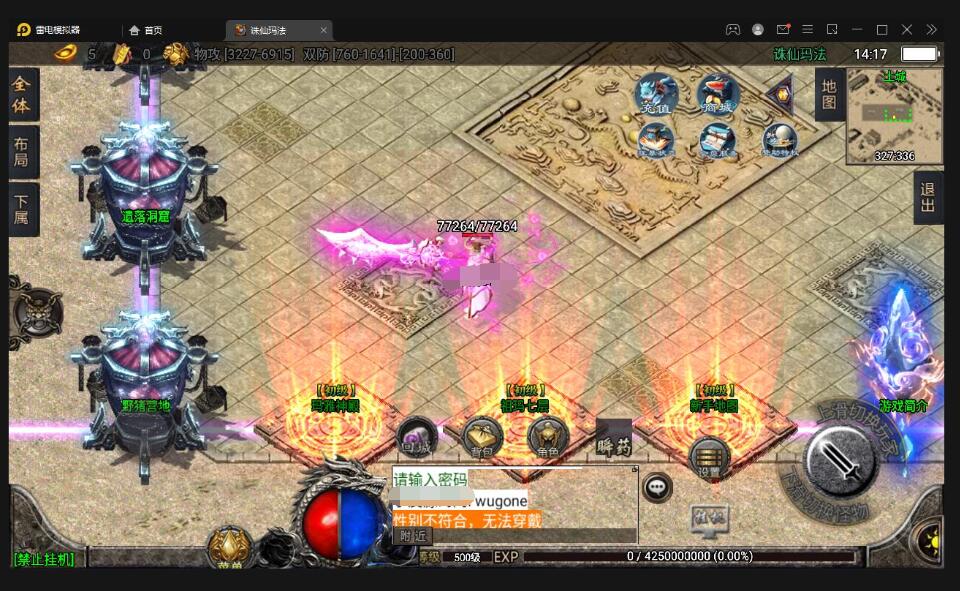The image size is (960, 591).
Task: Toggle the 禁止挂机 auto-play label
Action: 44,559
